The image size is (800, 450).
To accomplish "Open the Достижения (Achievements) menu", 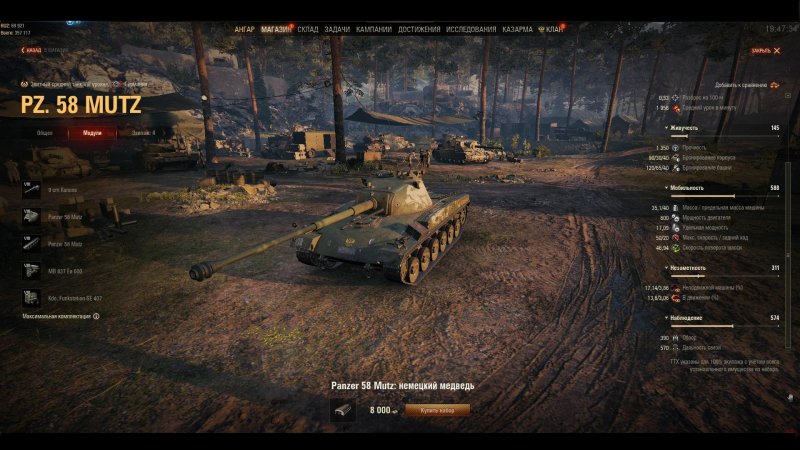I will coord(418,29).
